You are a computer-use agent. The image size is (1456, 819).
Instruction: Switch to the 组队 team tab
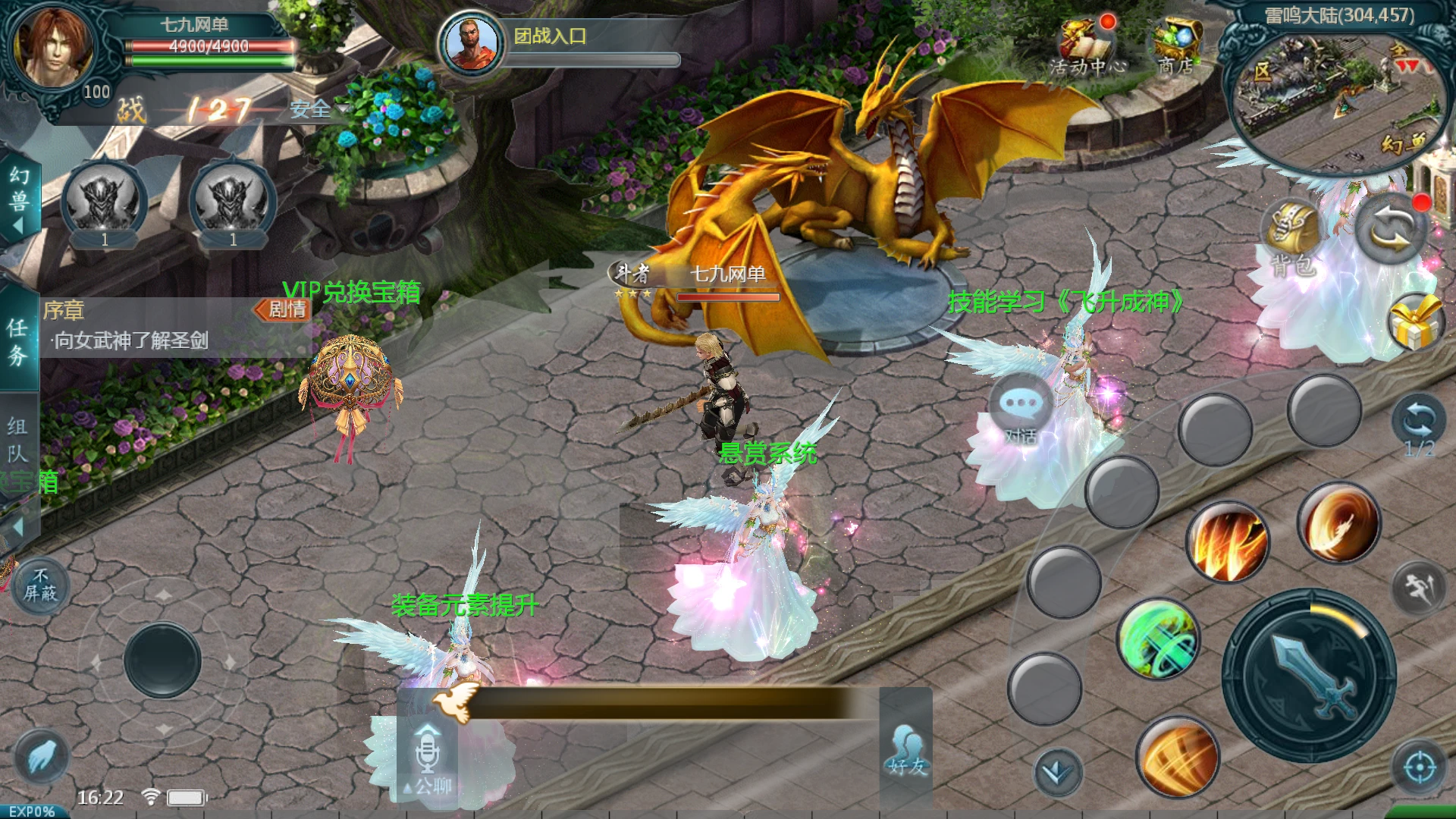click(x=18, y=440)
